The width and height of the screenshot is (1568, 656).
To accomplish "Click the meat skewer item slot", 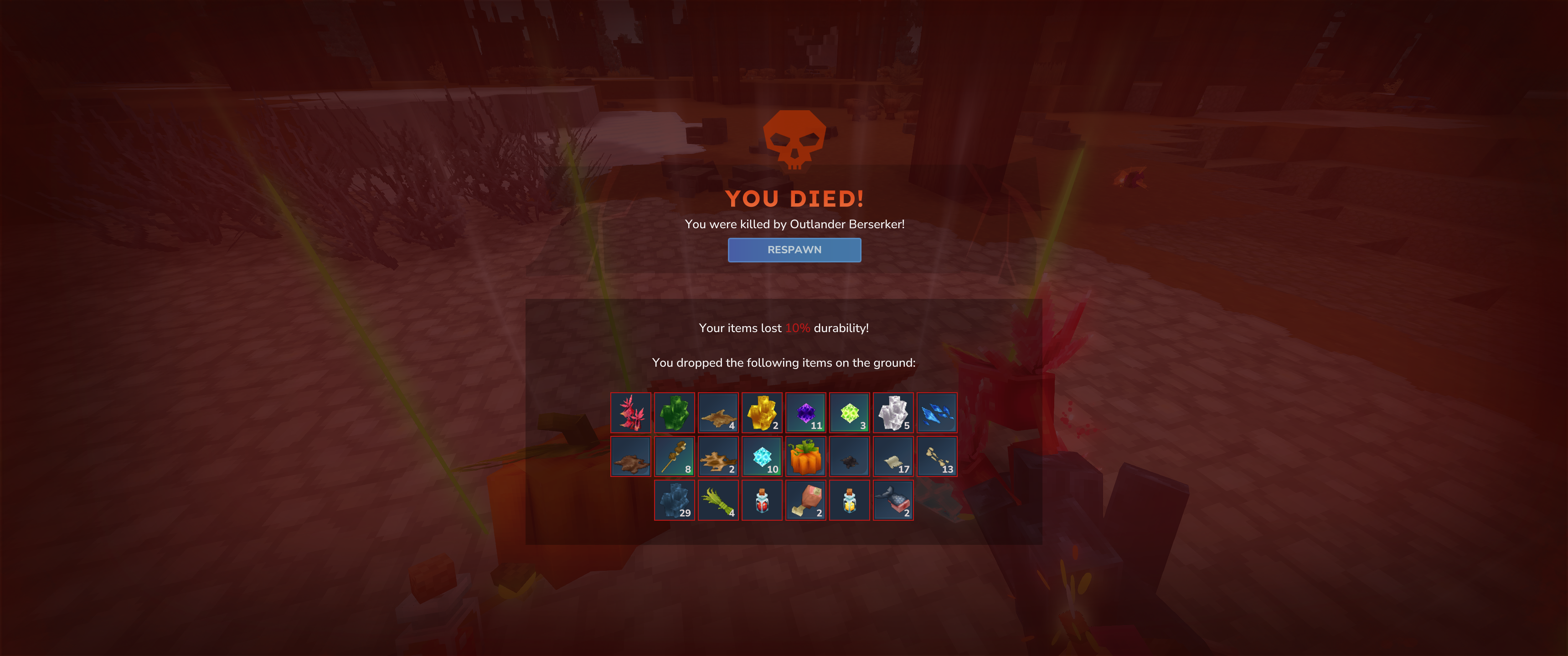I will click(x=675, y=456).
